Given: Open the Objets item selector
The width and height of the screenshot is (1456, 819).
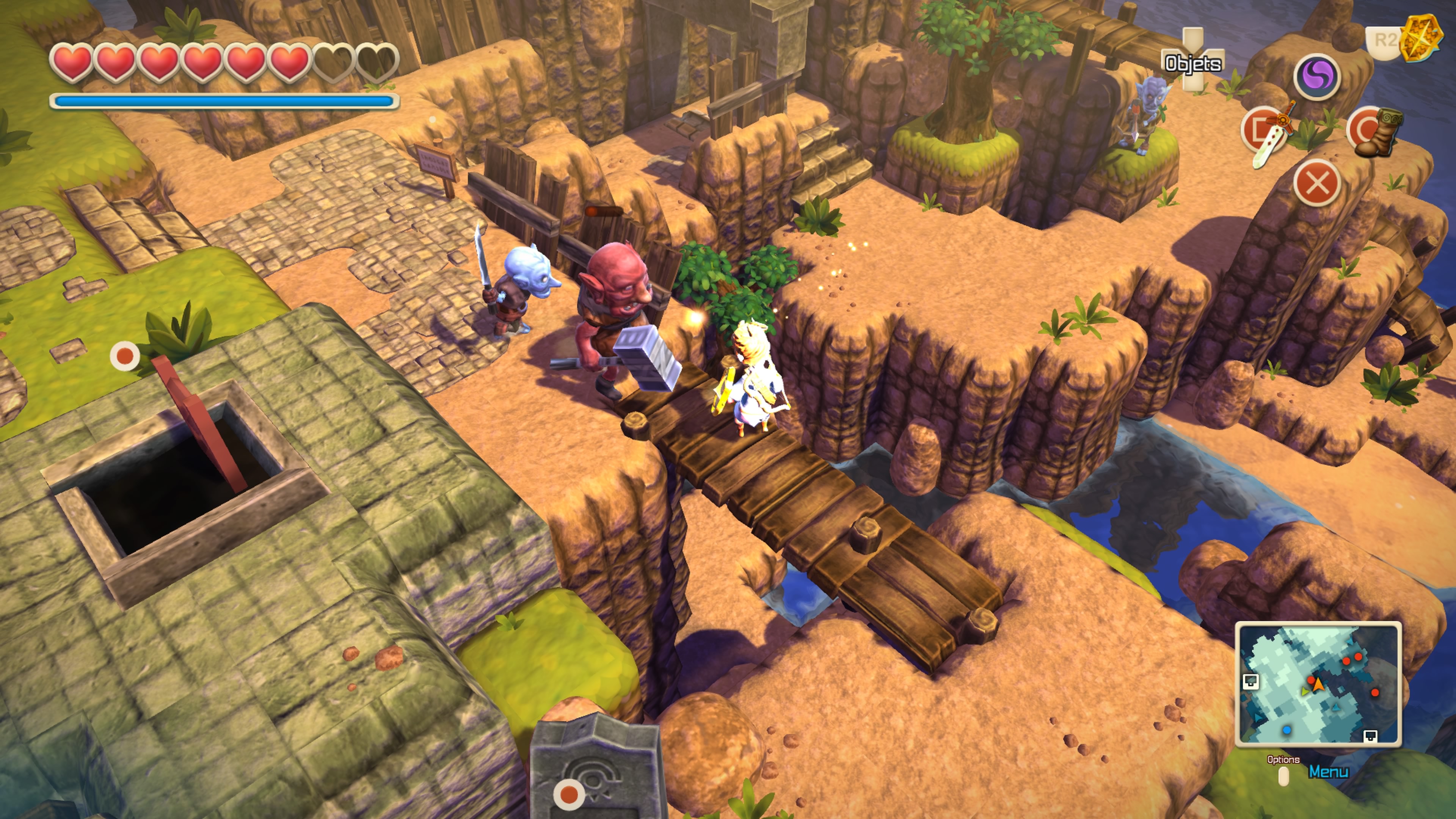Looking at the screenshot, I should 1192,62.
